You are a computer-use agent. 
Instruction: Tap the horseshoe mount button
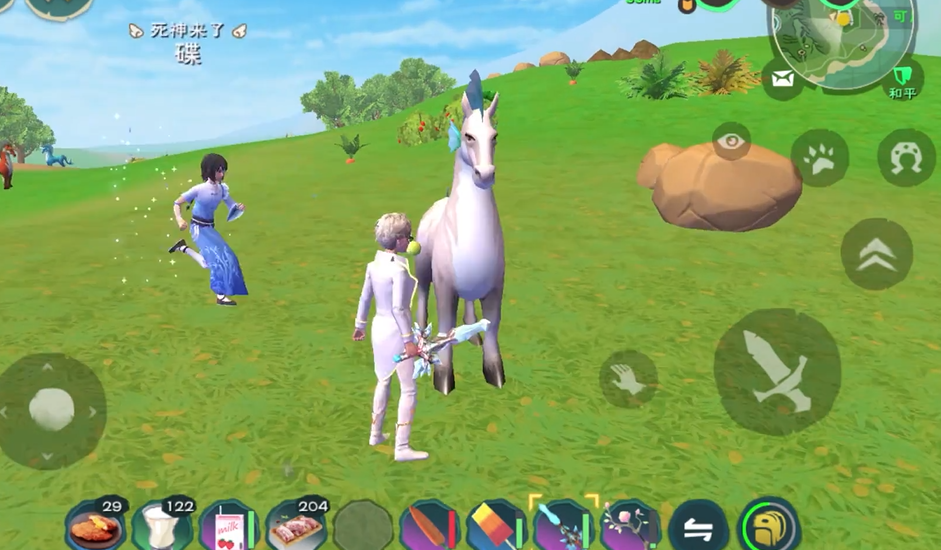[906, 158]
